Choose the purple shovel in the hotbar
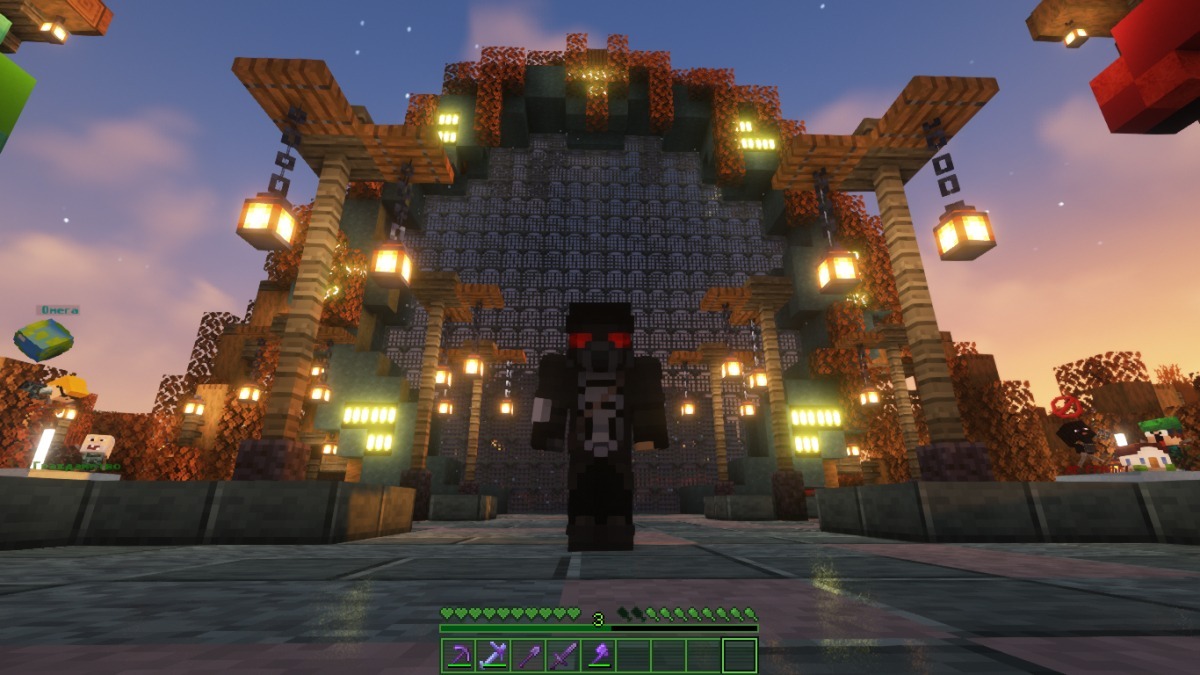 (529, 656)
